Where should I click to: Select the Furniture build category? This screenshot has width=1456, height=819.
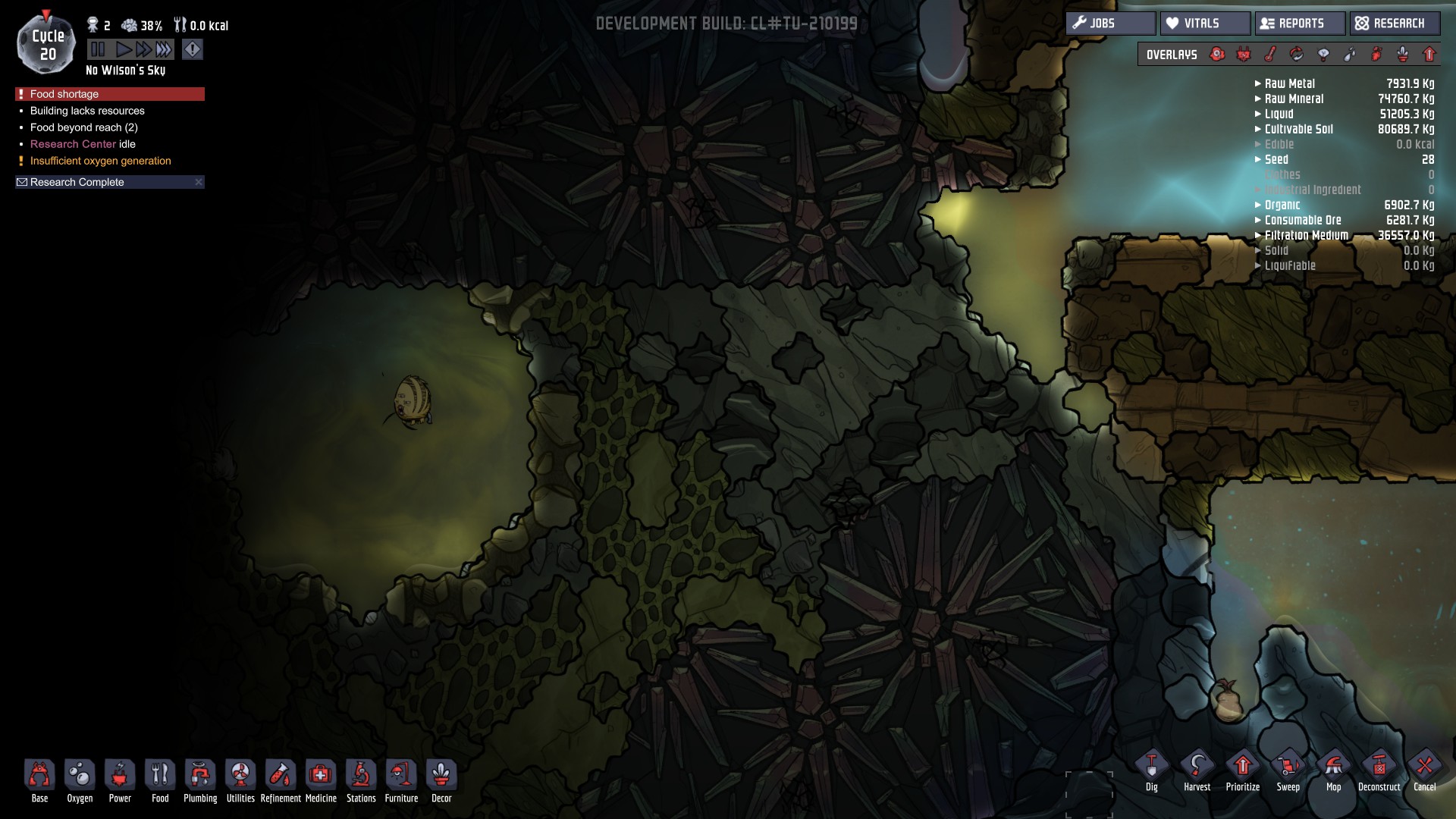[401, 781]
